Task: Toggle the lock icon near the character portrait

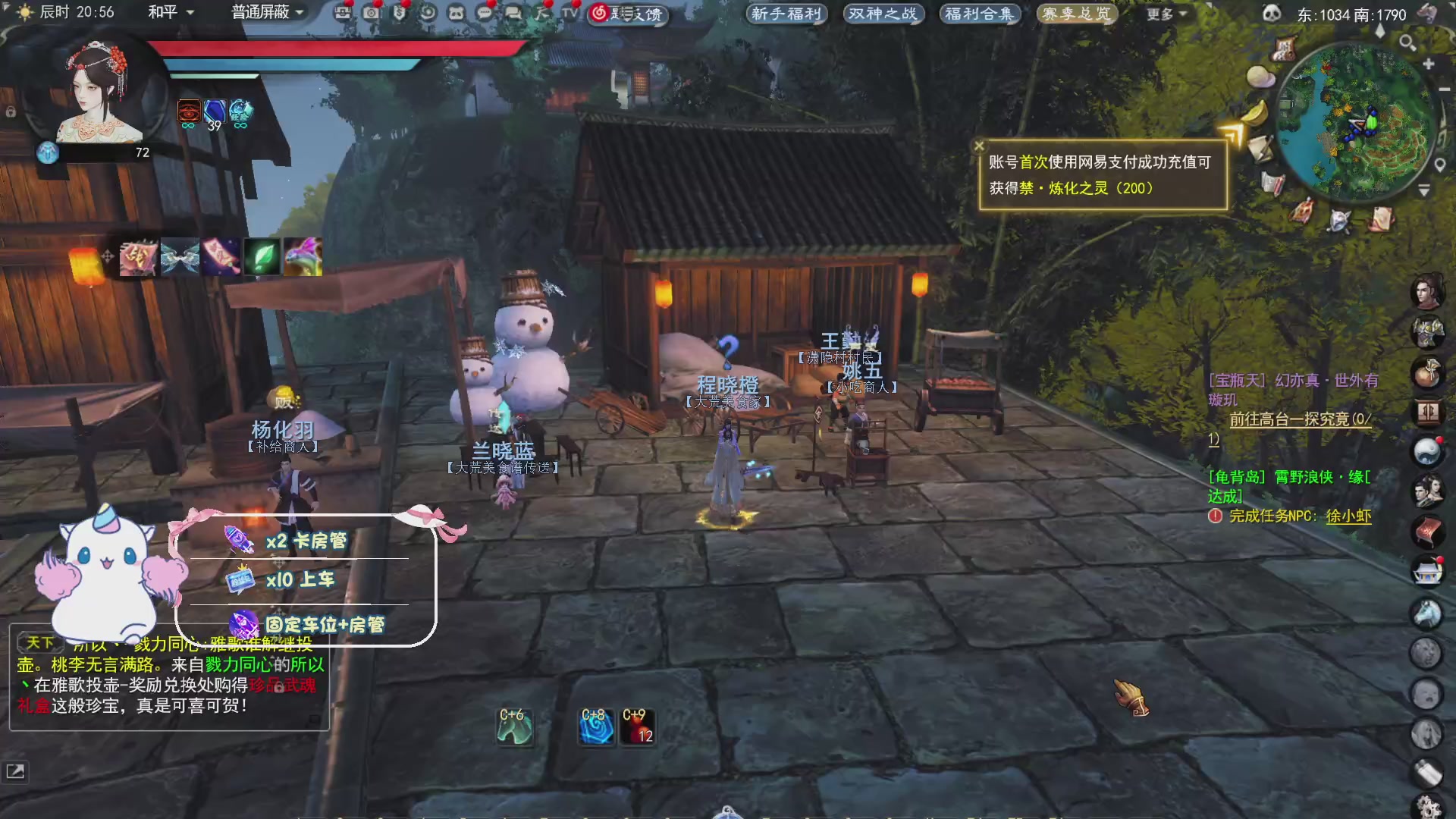Action: click(x=10, y=111)
